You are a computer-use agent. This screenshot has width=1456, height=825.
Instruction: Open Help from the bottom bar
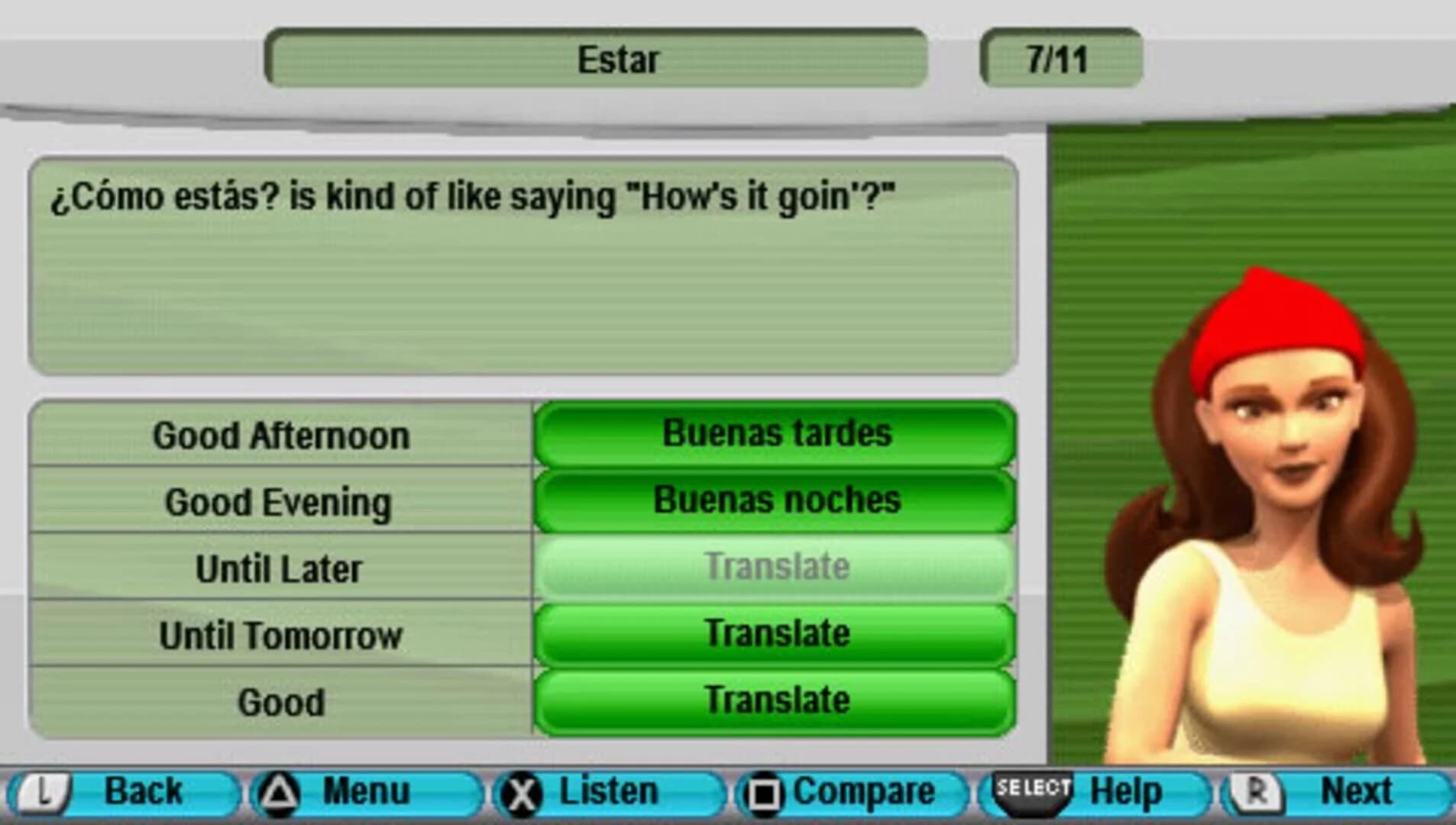coord(1128,790)
